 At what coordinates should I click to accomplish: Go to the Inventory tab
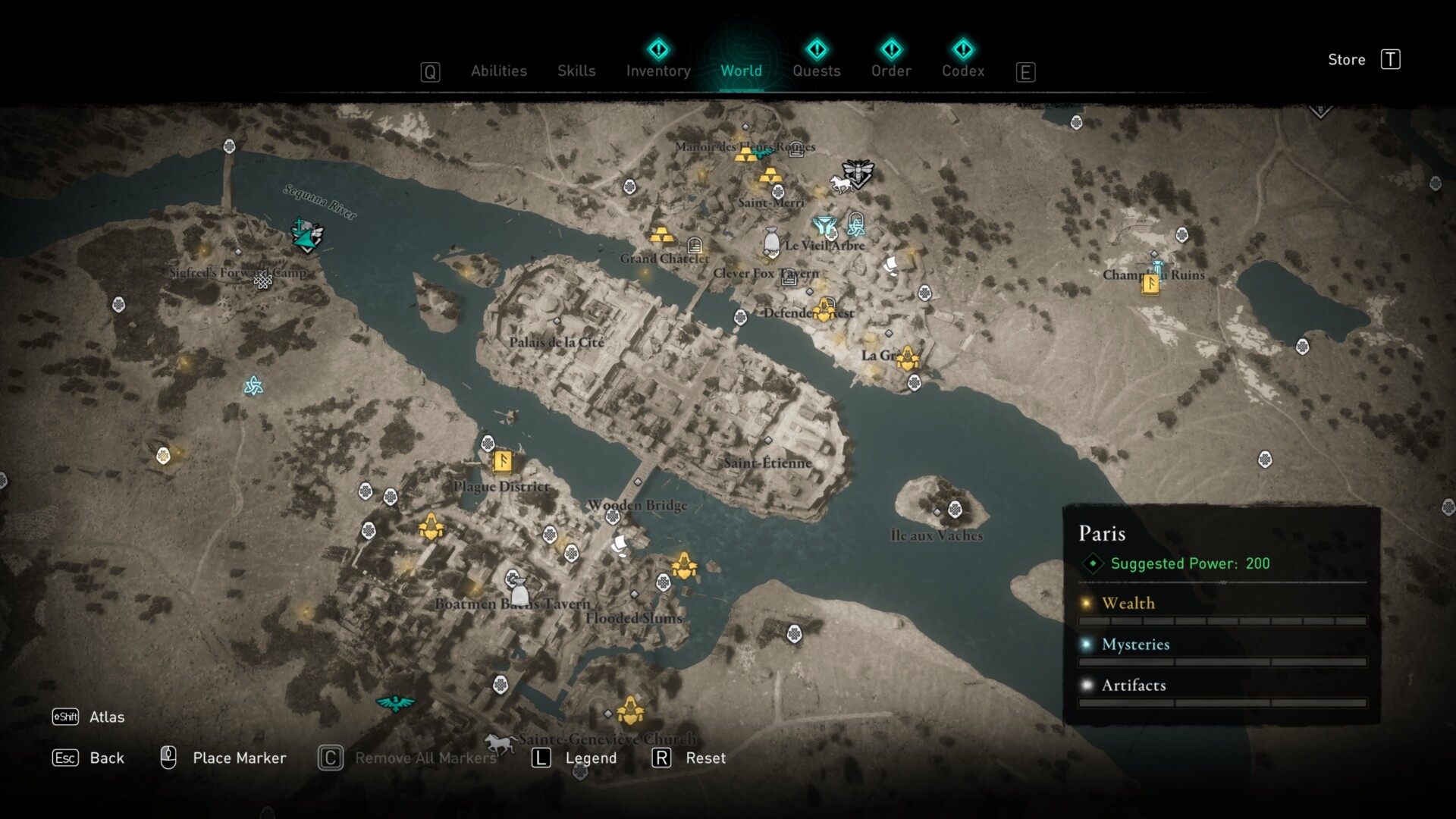click(658, 71)
